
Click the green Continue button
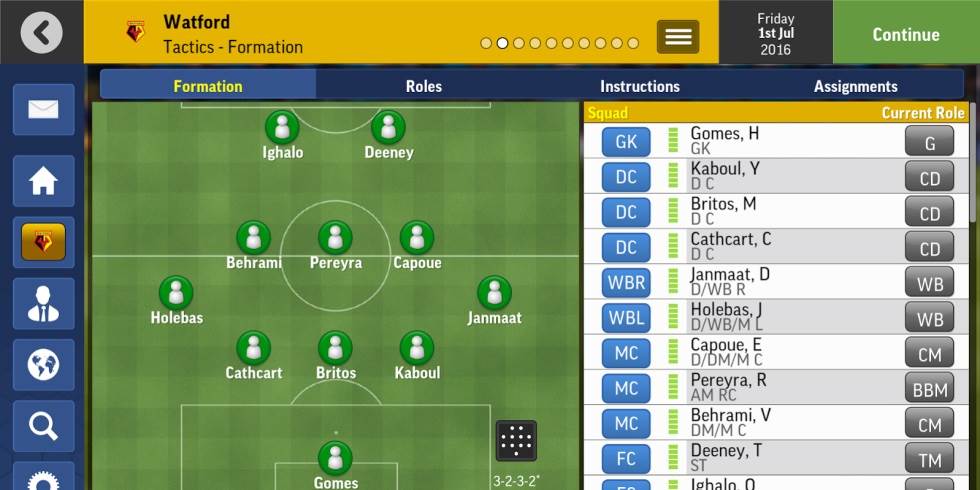(905, 34)
